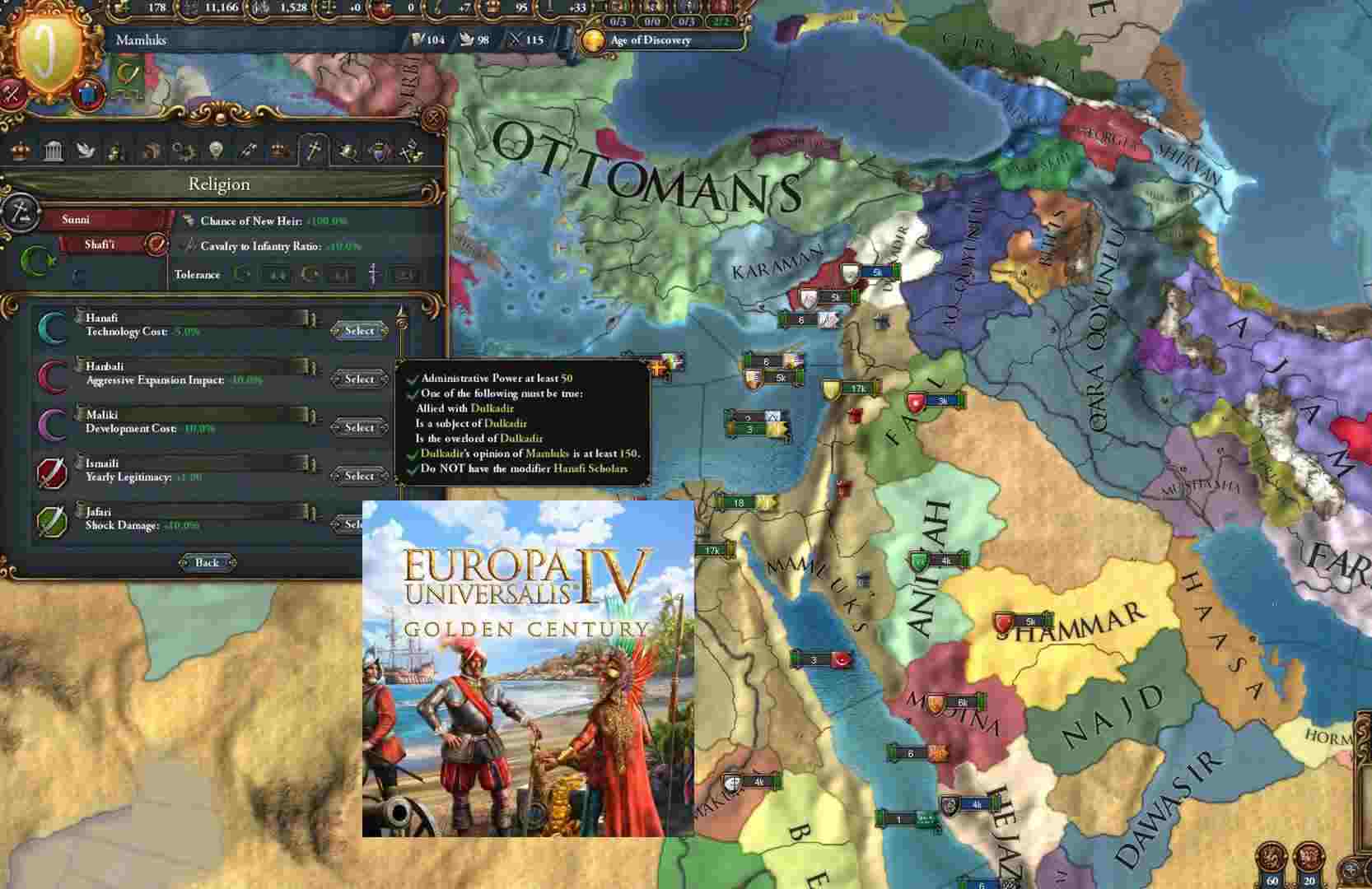
Task: Click the Back button in the Religion panel
Action: (x=206, y=562)
